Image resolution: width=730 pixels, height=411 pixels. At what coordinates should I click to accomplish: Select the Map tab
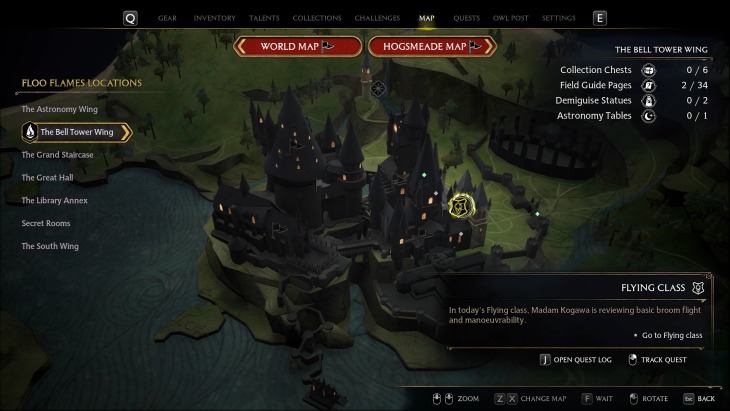pos(427,18)
